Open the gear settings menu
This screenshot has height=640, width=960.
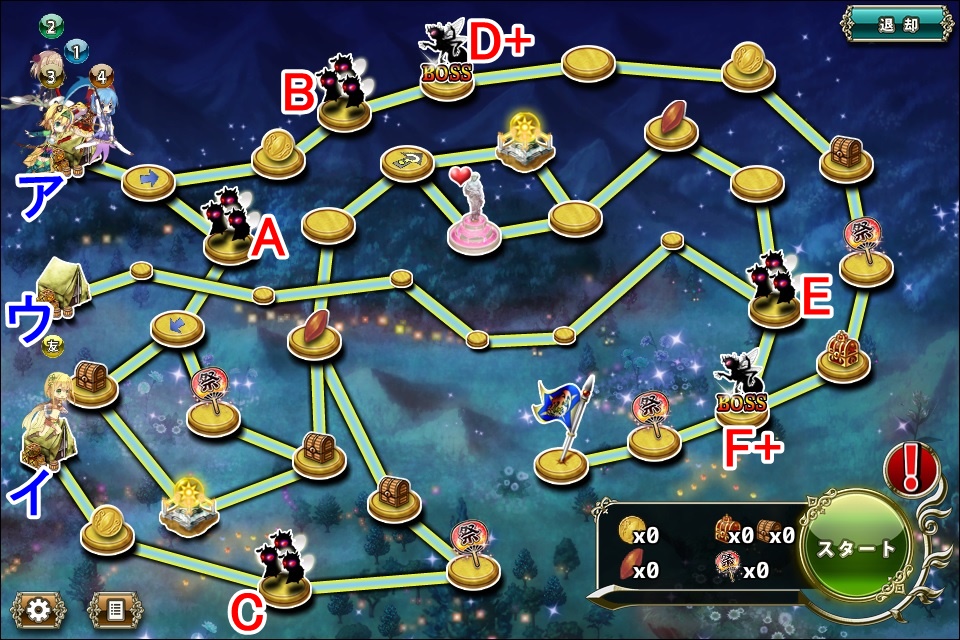coord(39,609)
